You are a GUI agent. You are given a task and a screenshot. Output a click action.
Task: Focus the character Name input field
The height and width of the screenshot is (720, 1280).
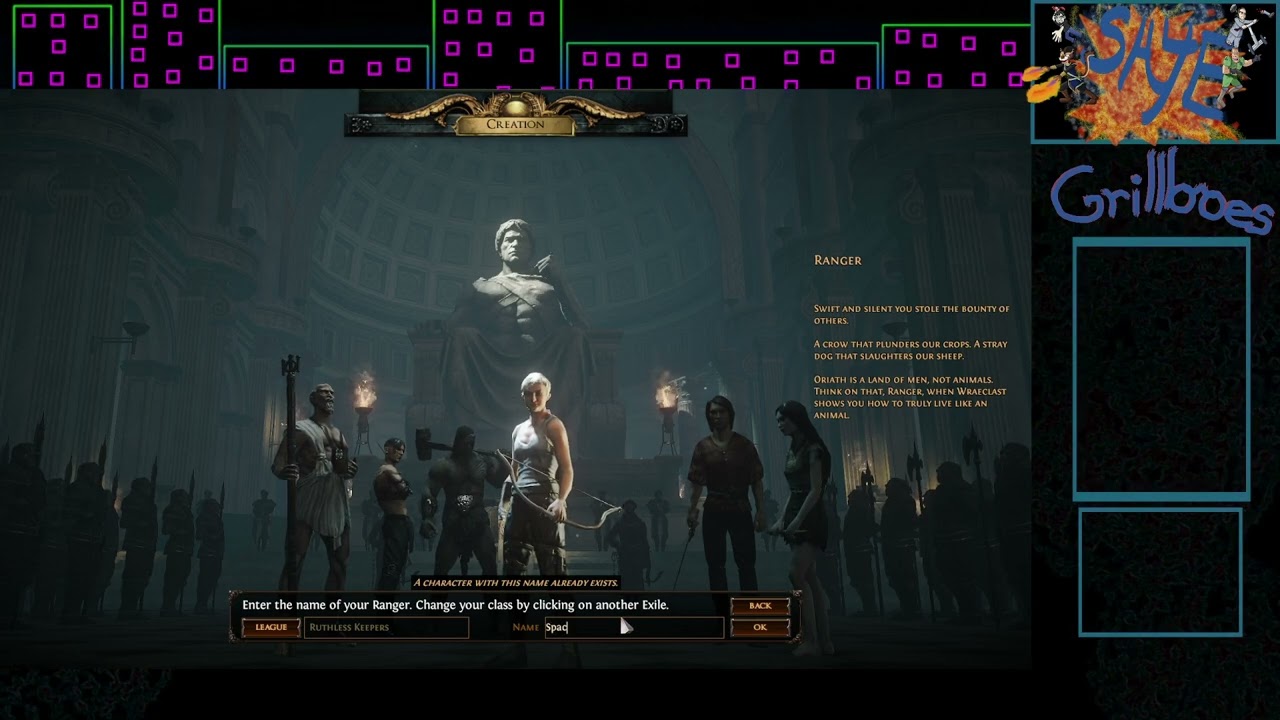tap(632, 628)
